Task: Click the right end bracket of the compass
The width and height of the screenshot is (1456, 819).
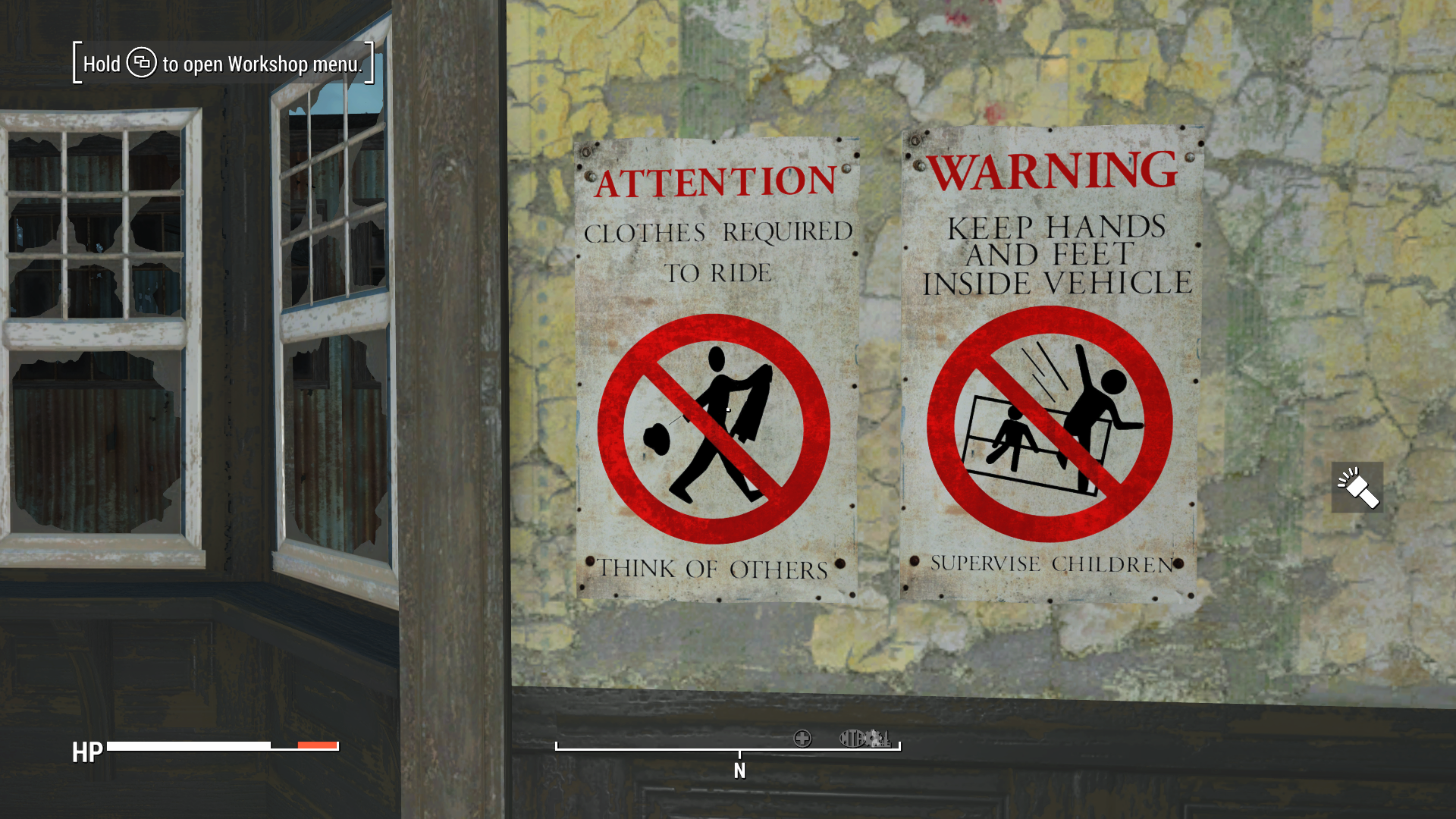Action: pyautogui.click(x=900, y=745)
